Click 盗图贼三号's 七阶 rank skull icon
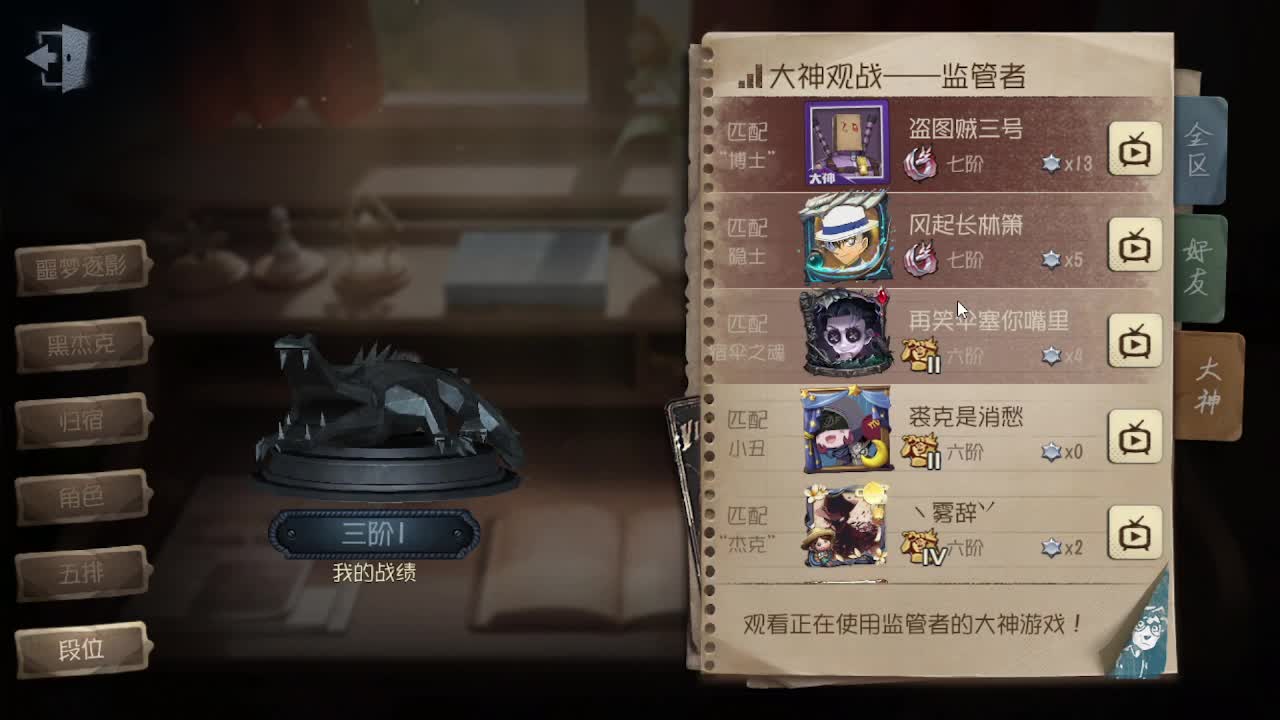The image size is (1280, 720). click(921, 157)
